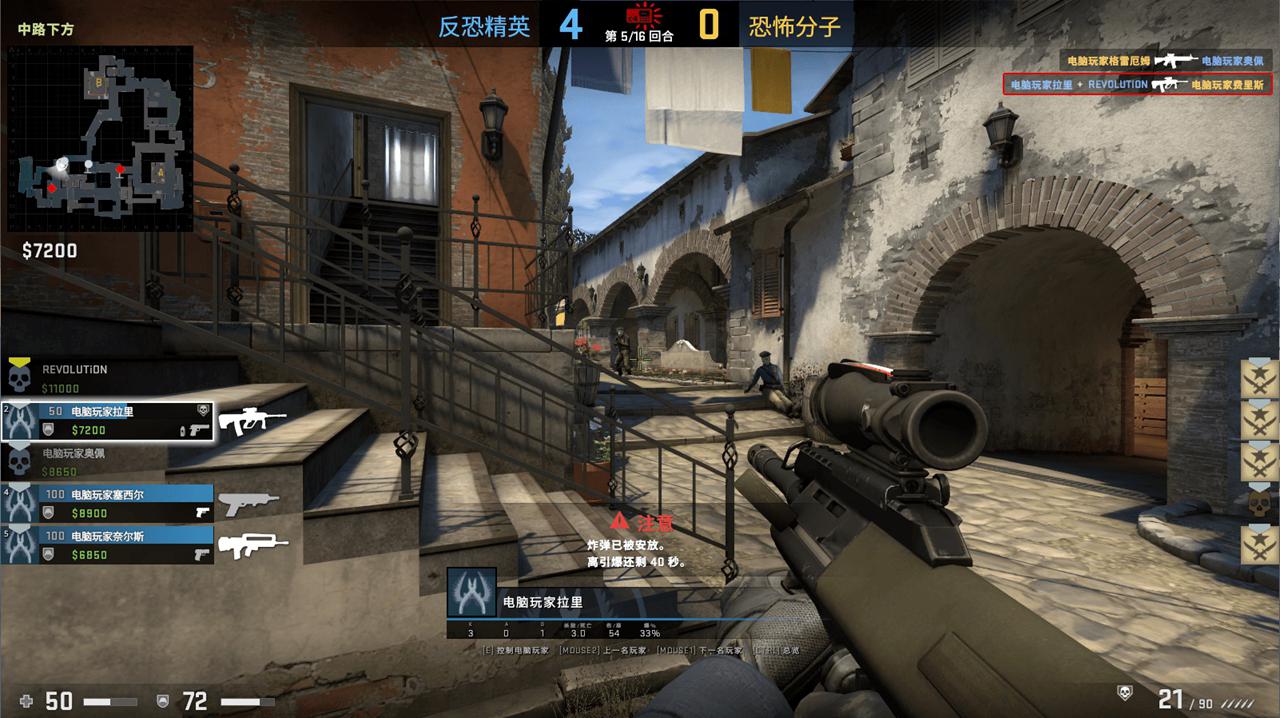Click the red-outlined kill feed entry
The width and height of the screenshot is (1280, 718).
[1138, 85]
